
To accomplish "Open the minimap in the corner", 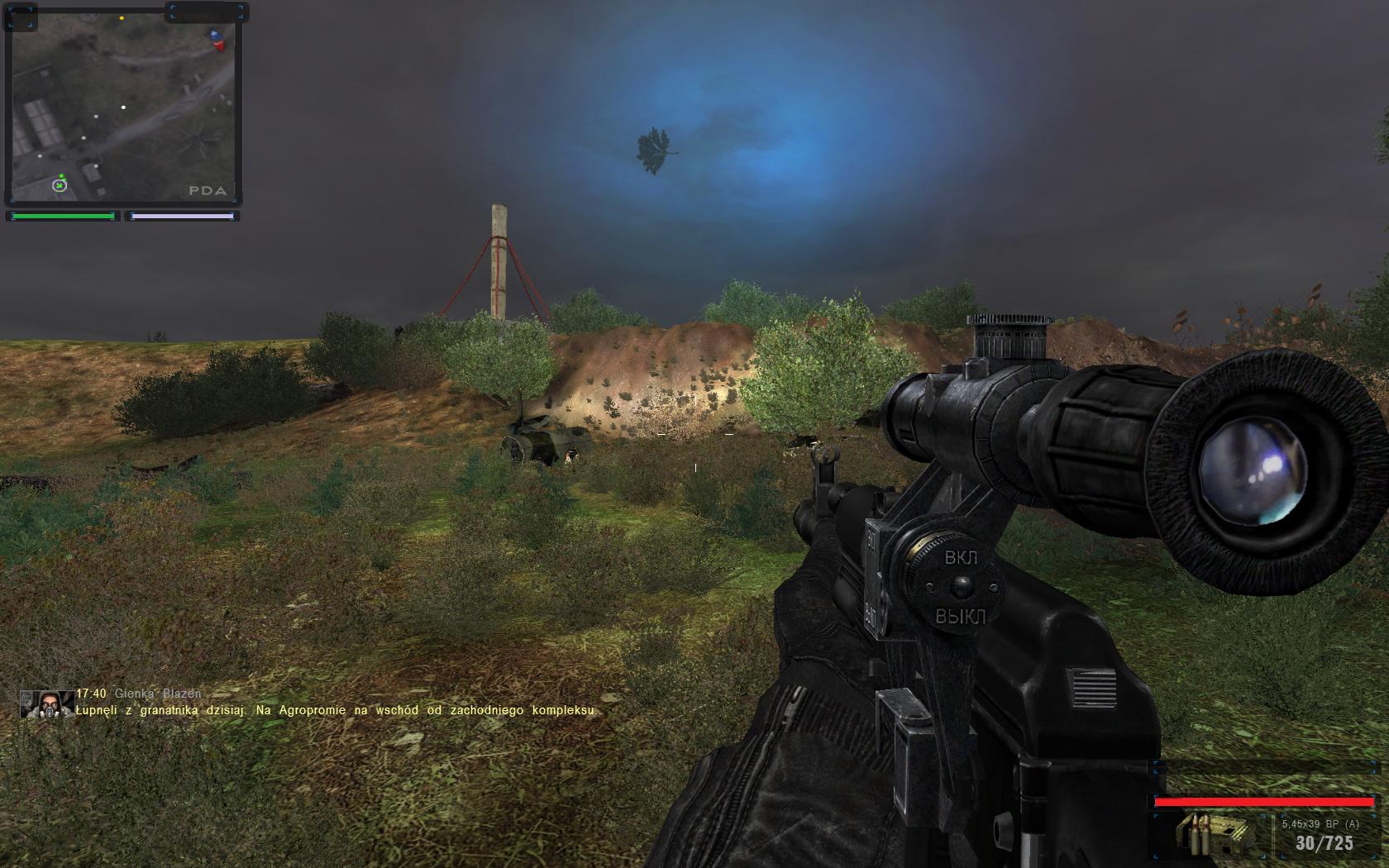I will 122,105.
